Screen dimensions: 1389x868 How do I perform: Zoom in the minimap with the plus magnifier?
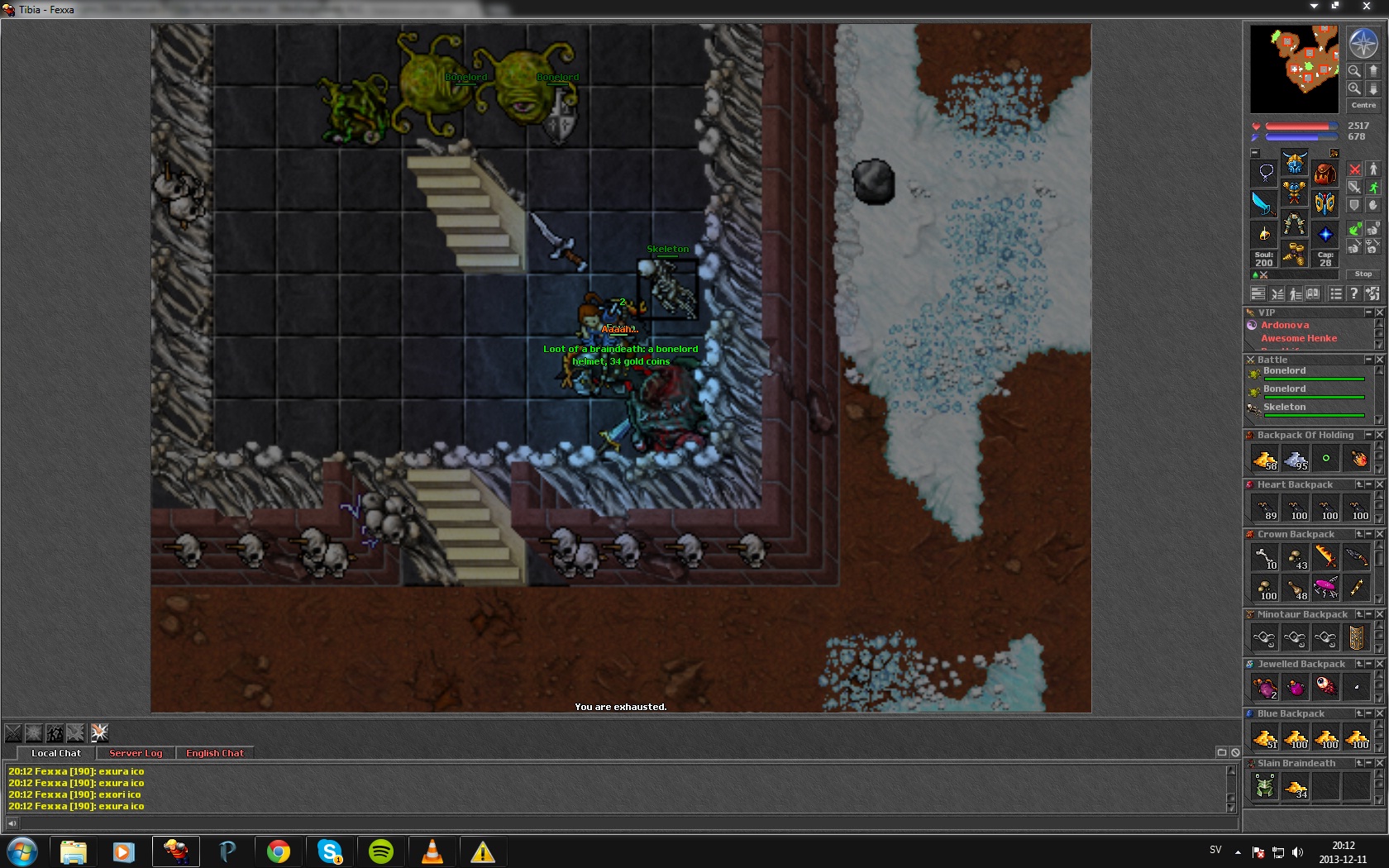pos(1354,88)
